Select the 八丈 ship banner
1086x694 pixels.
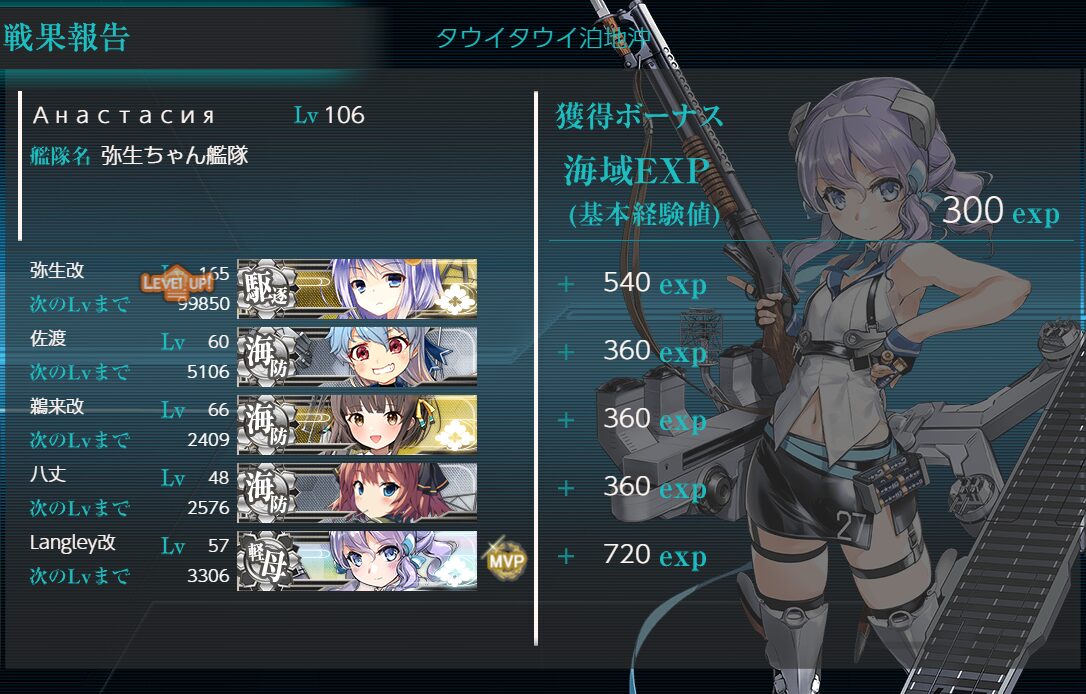tap(357, 492)
